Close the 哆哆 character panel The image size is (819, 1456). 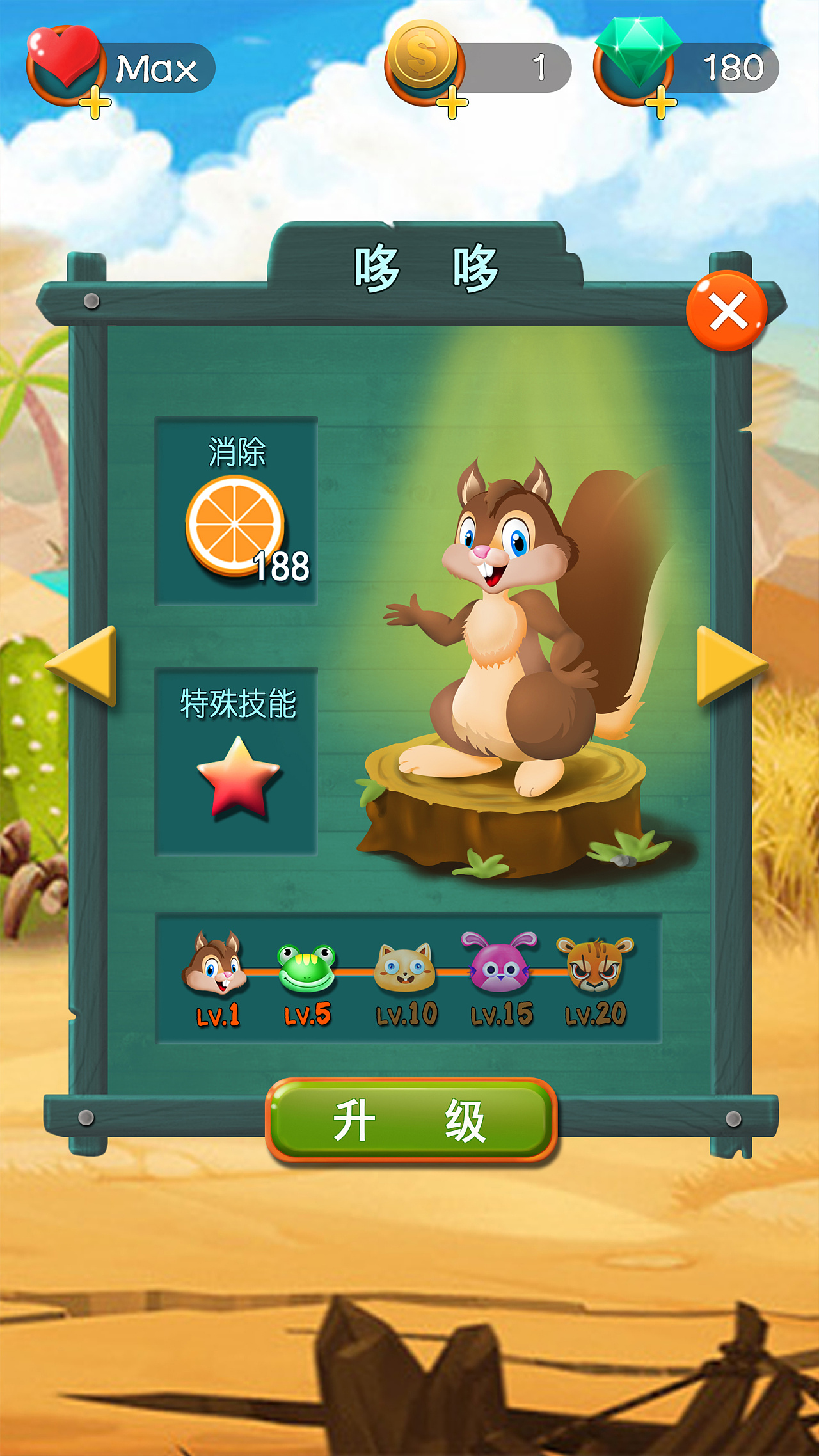(726, 309)
